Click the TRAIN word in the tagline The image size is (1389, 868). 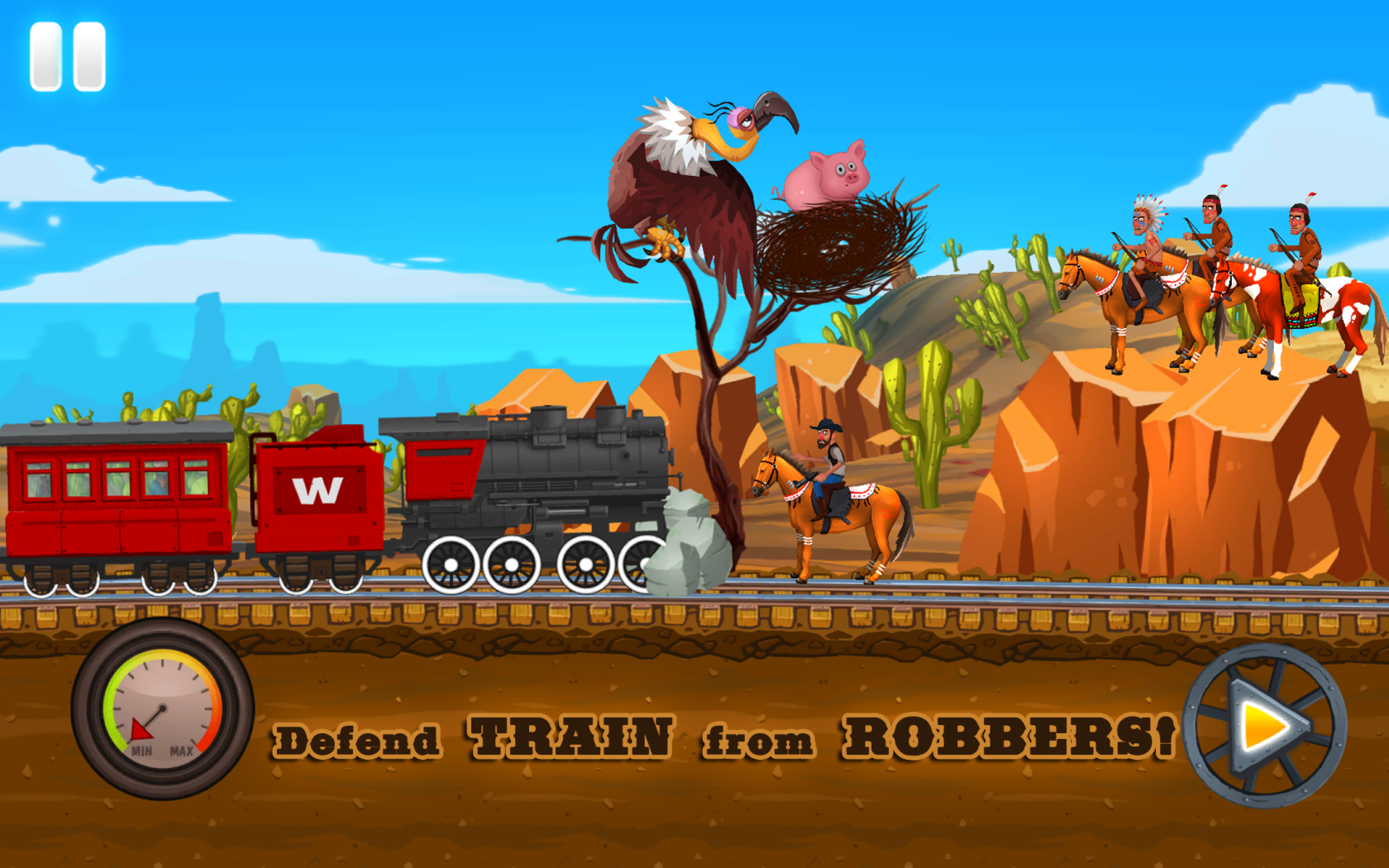click(570, 736)
